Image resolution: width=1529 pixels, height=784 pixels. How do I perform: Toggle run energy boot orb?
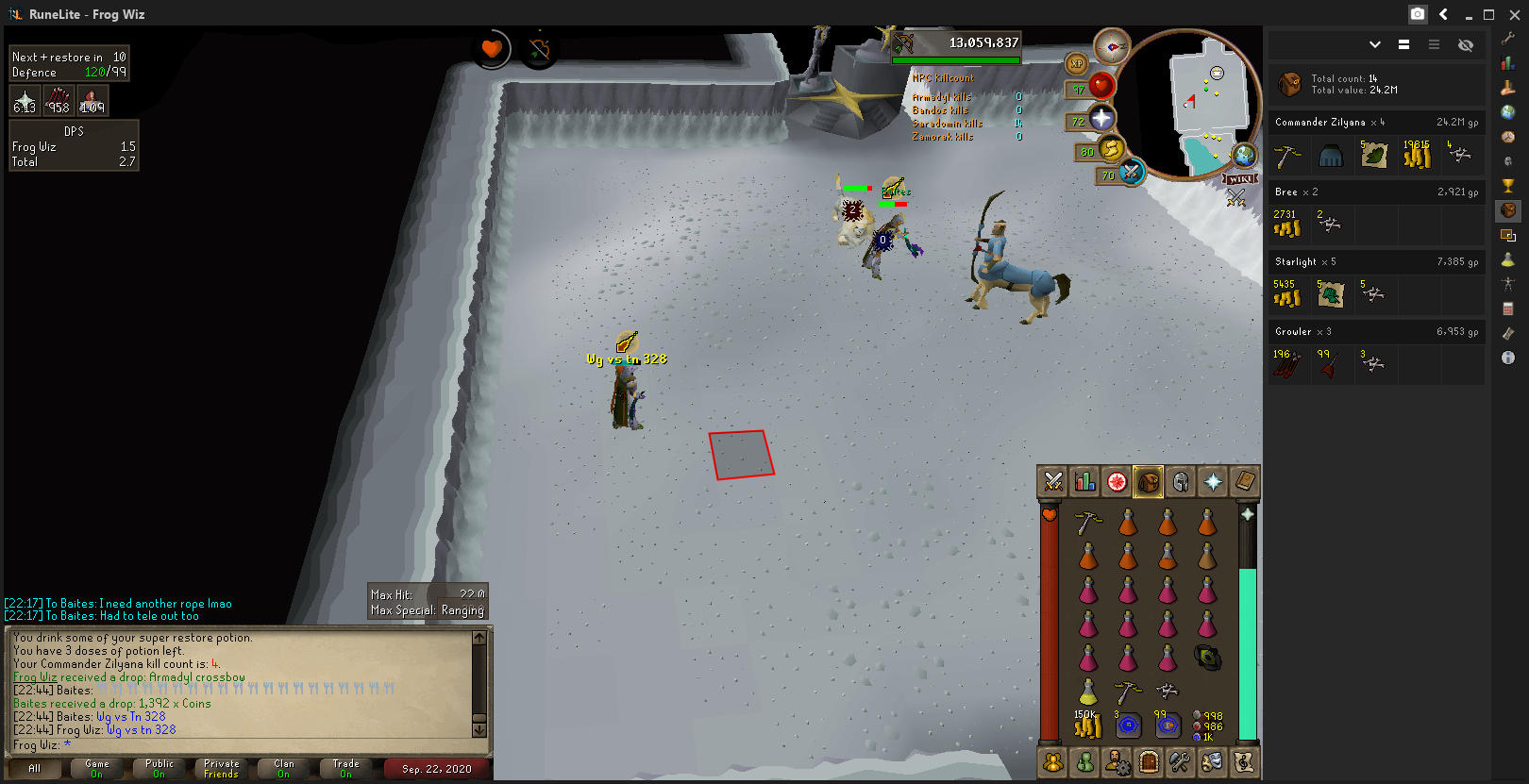[1112, 148]
